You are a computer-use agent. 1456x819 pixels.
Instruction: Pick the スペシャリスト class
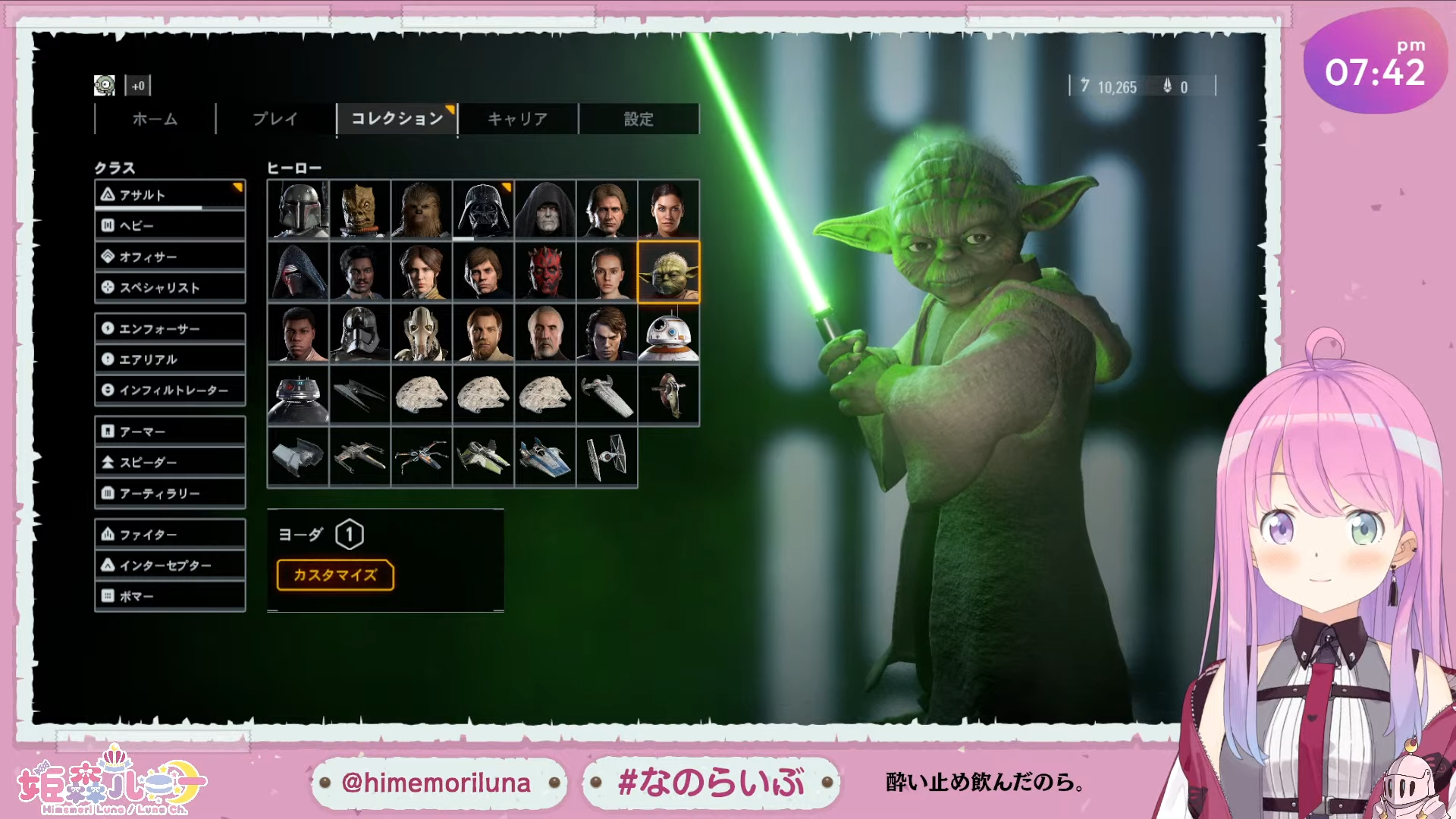pyautogui.click(x=170, y=287)
